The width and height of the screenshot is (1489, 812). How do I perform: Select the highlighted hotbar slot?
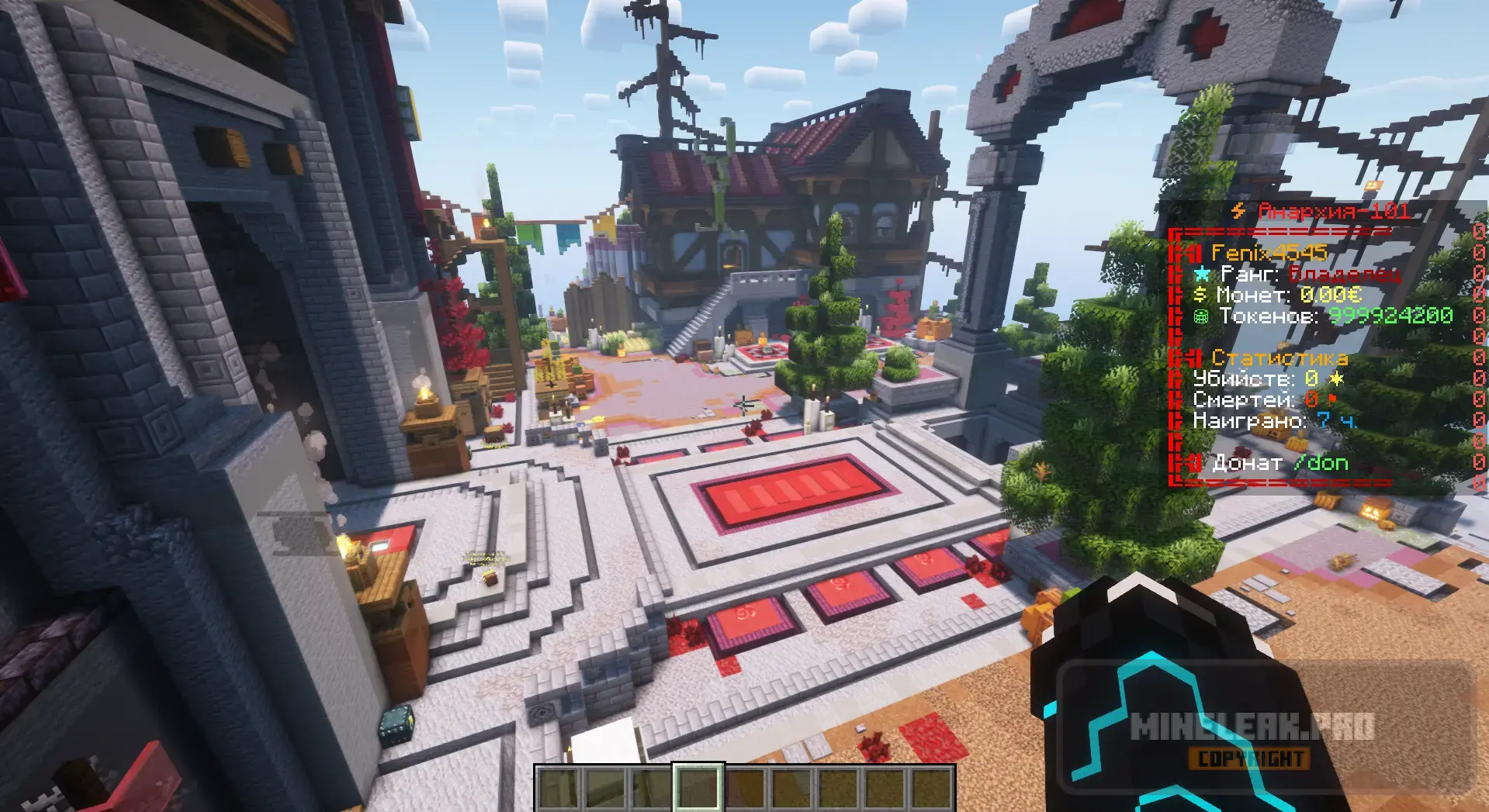pyautogui.click(x=698, y=788)
